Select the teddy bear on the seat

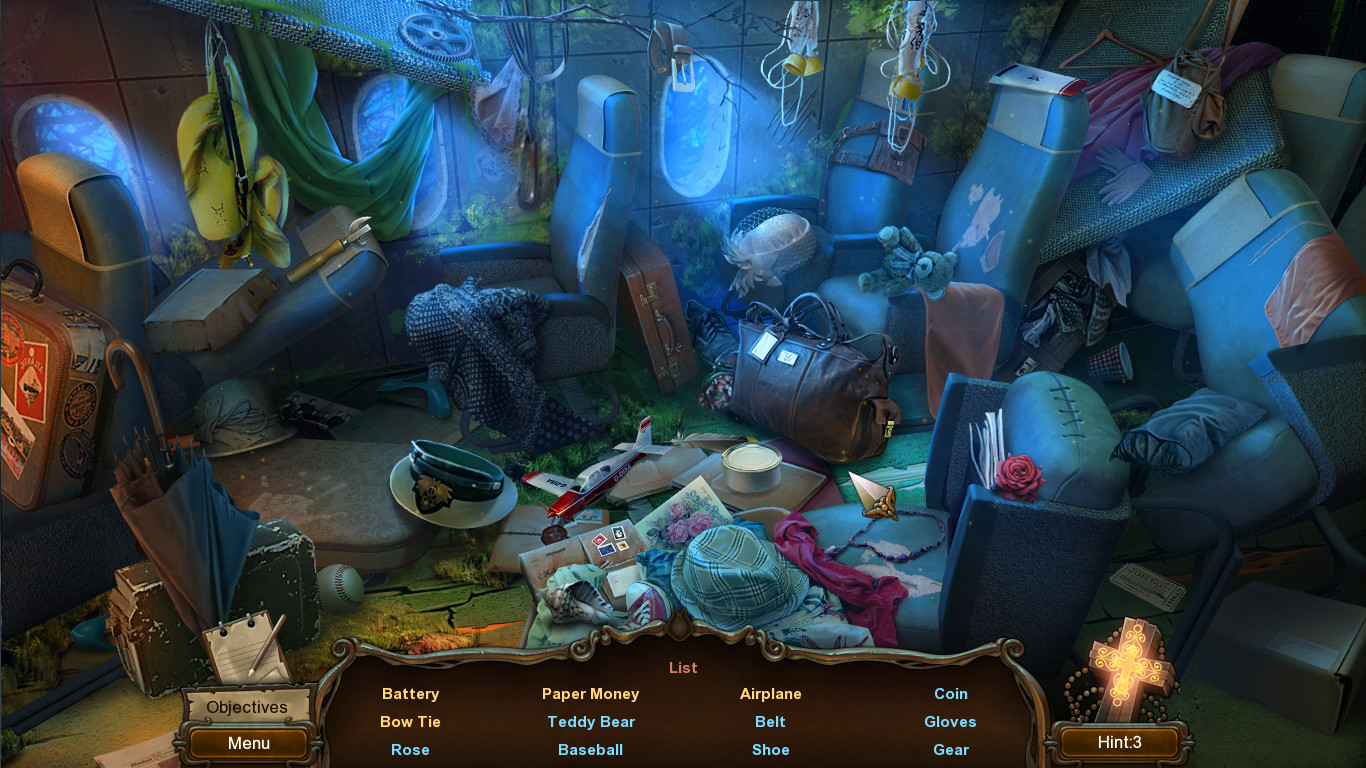click(905, 265)
